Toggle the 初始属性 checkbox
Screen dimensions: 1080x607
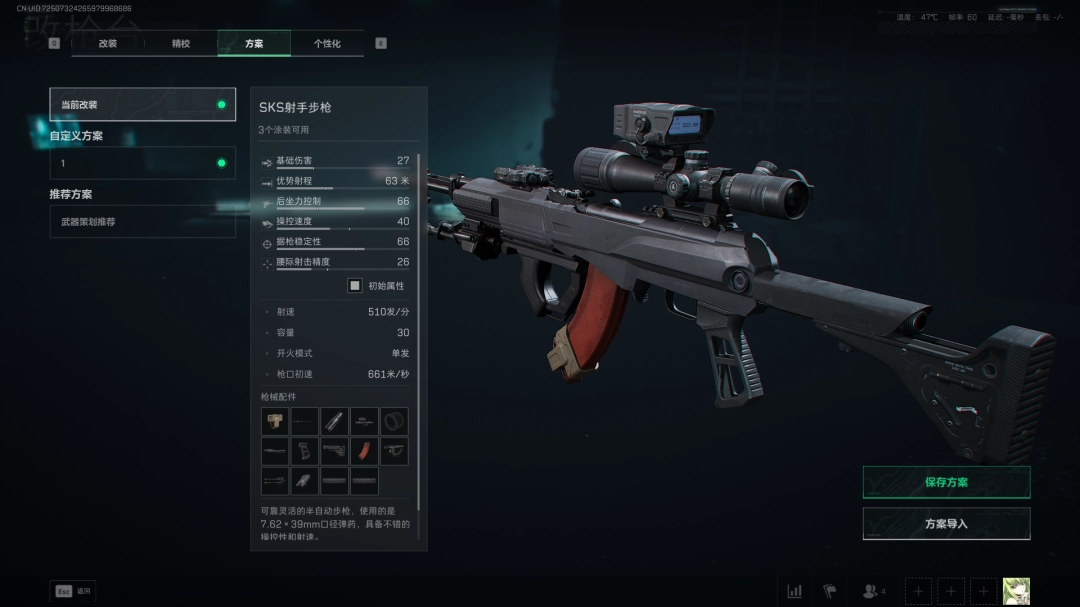(x=355, y=286)
